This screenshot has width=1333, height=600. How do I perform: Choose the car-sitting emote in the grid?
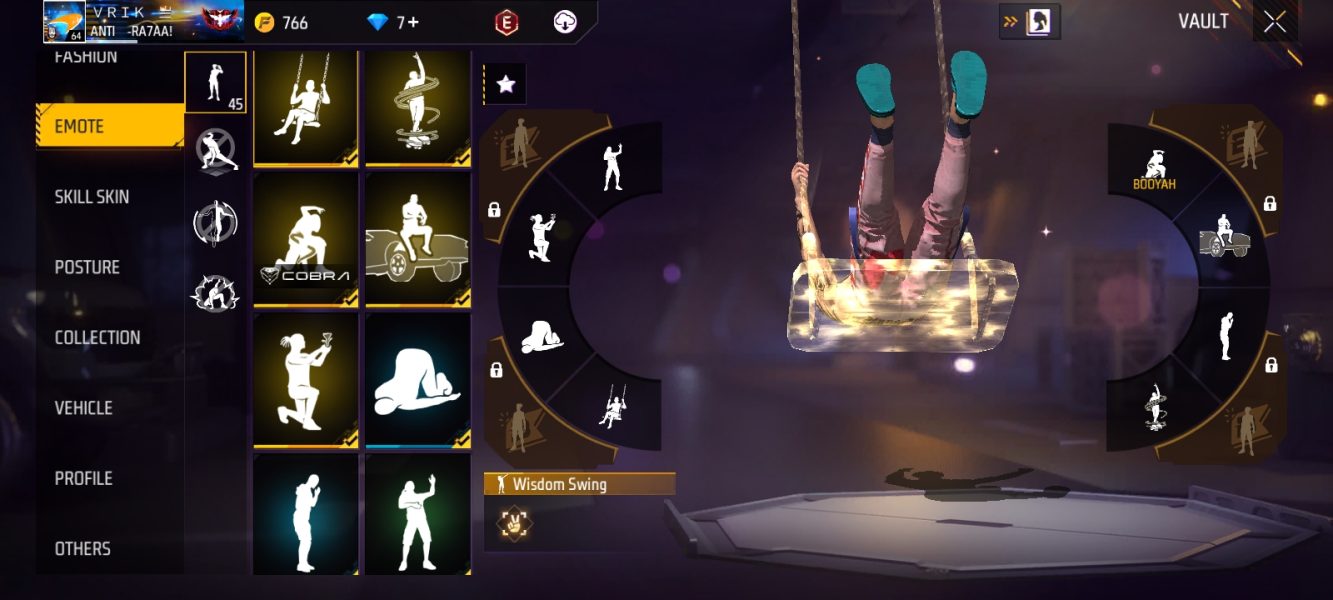[418, 240]
